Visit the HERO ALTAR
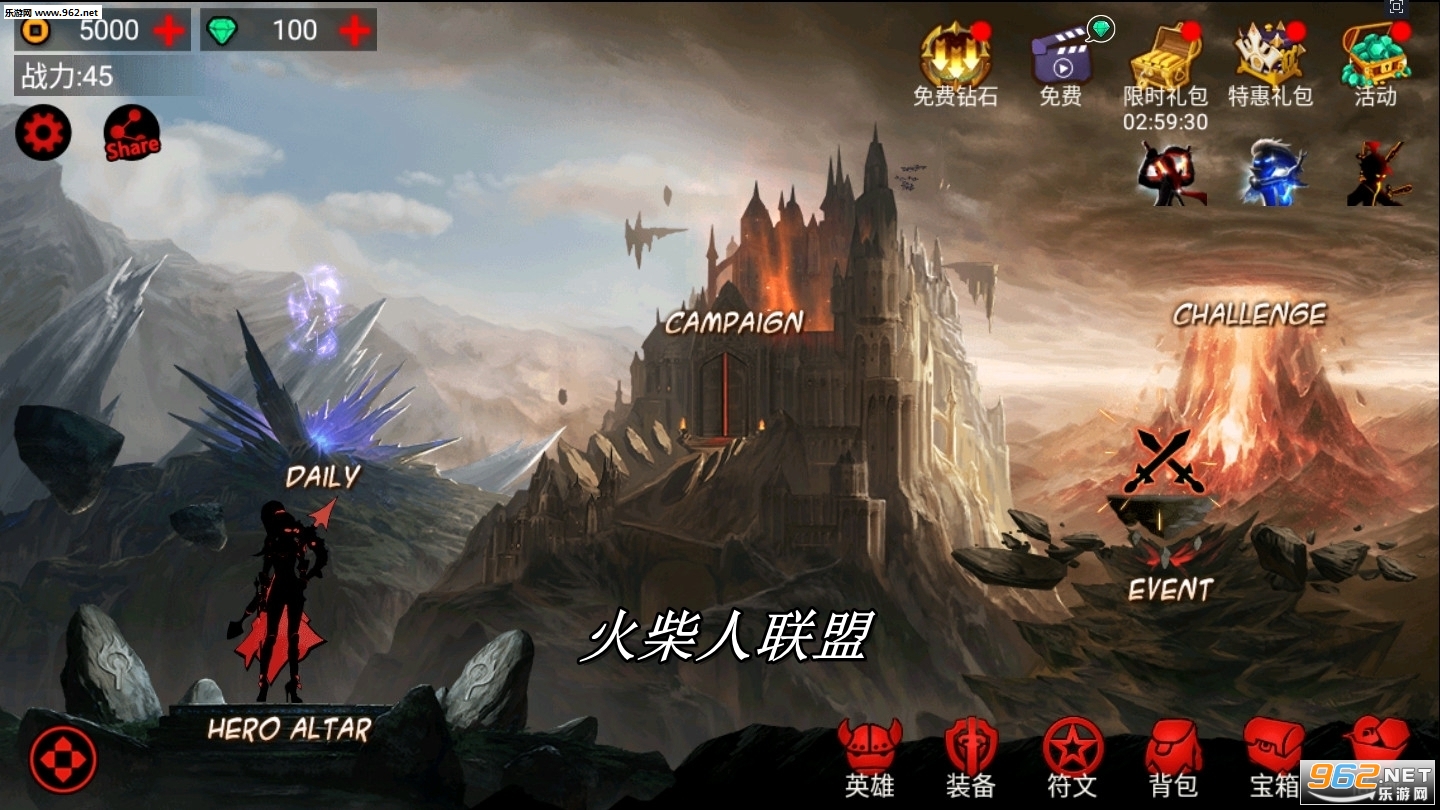The width and height of the screenshot is (1440, 810). (289, 730)
